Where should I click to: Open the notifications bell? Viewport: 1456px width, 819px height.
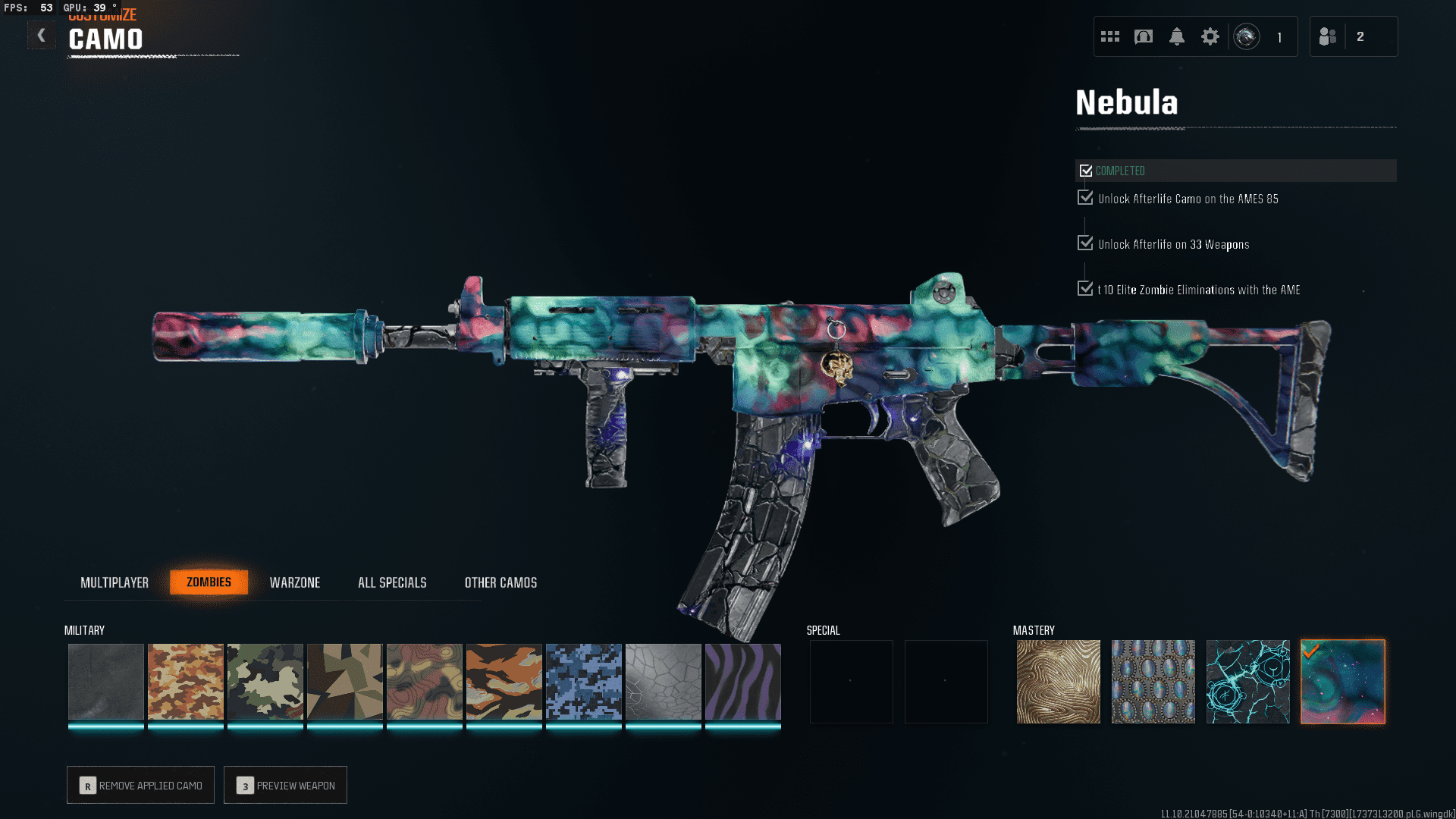click(1177, 36)
